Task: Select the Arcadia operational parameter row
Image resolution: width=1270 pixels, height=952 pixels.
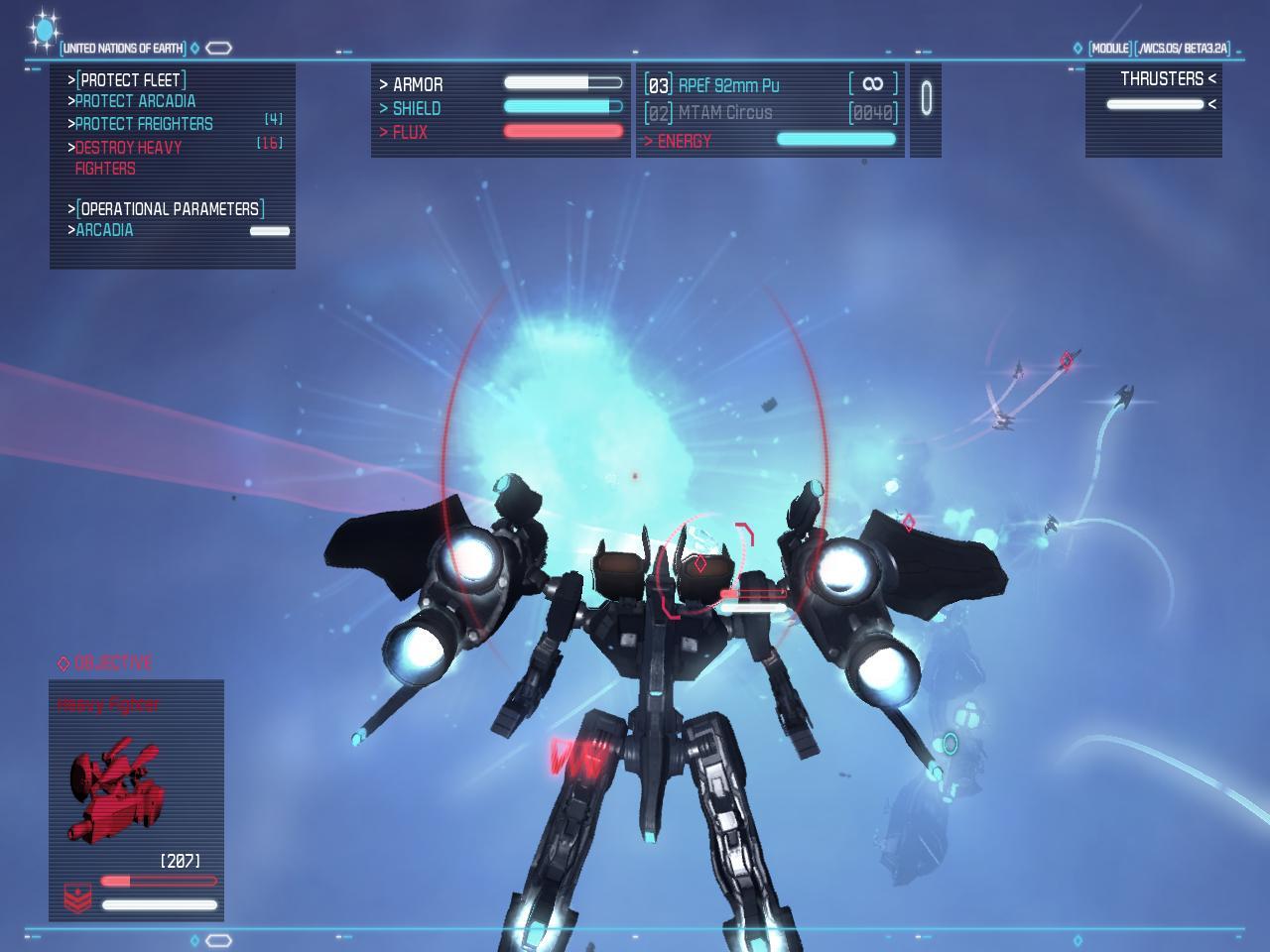Action: [105, 230]
